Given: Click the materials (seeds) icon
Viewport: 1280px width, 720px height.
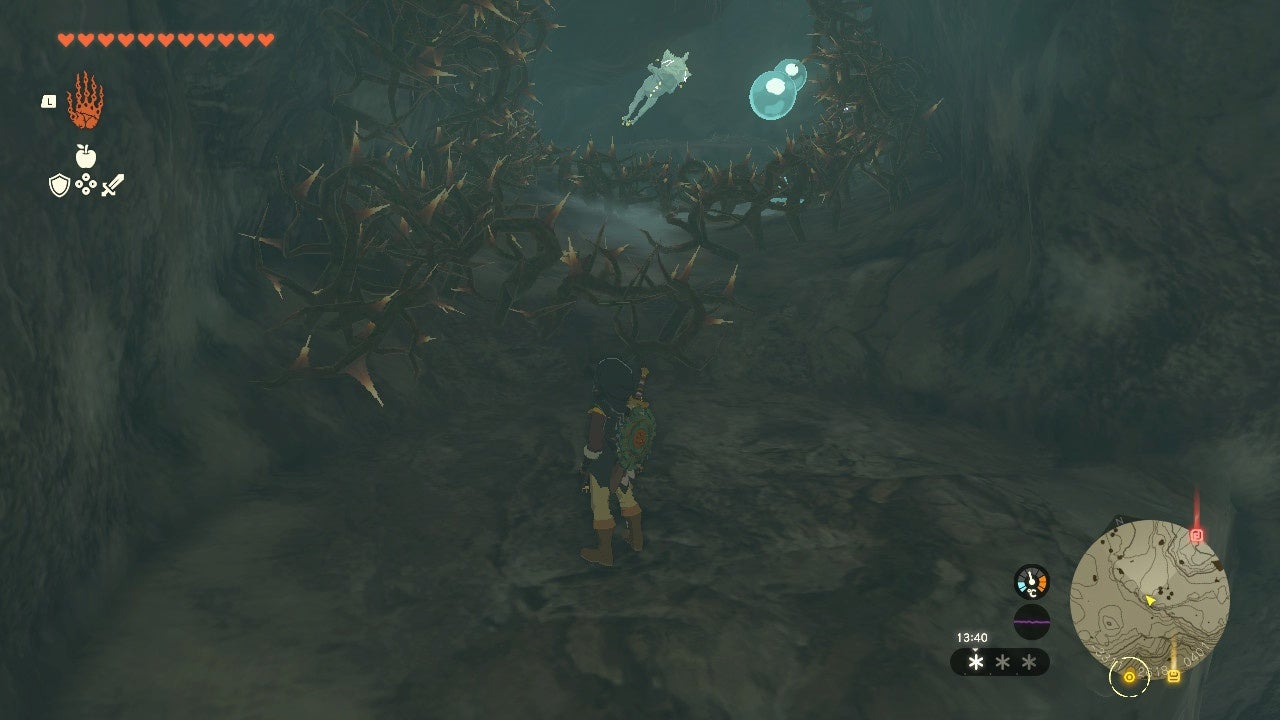Looking at the screenshot, I should click(x=85, y=184).
